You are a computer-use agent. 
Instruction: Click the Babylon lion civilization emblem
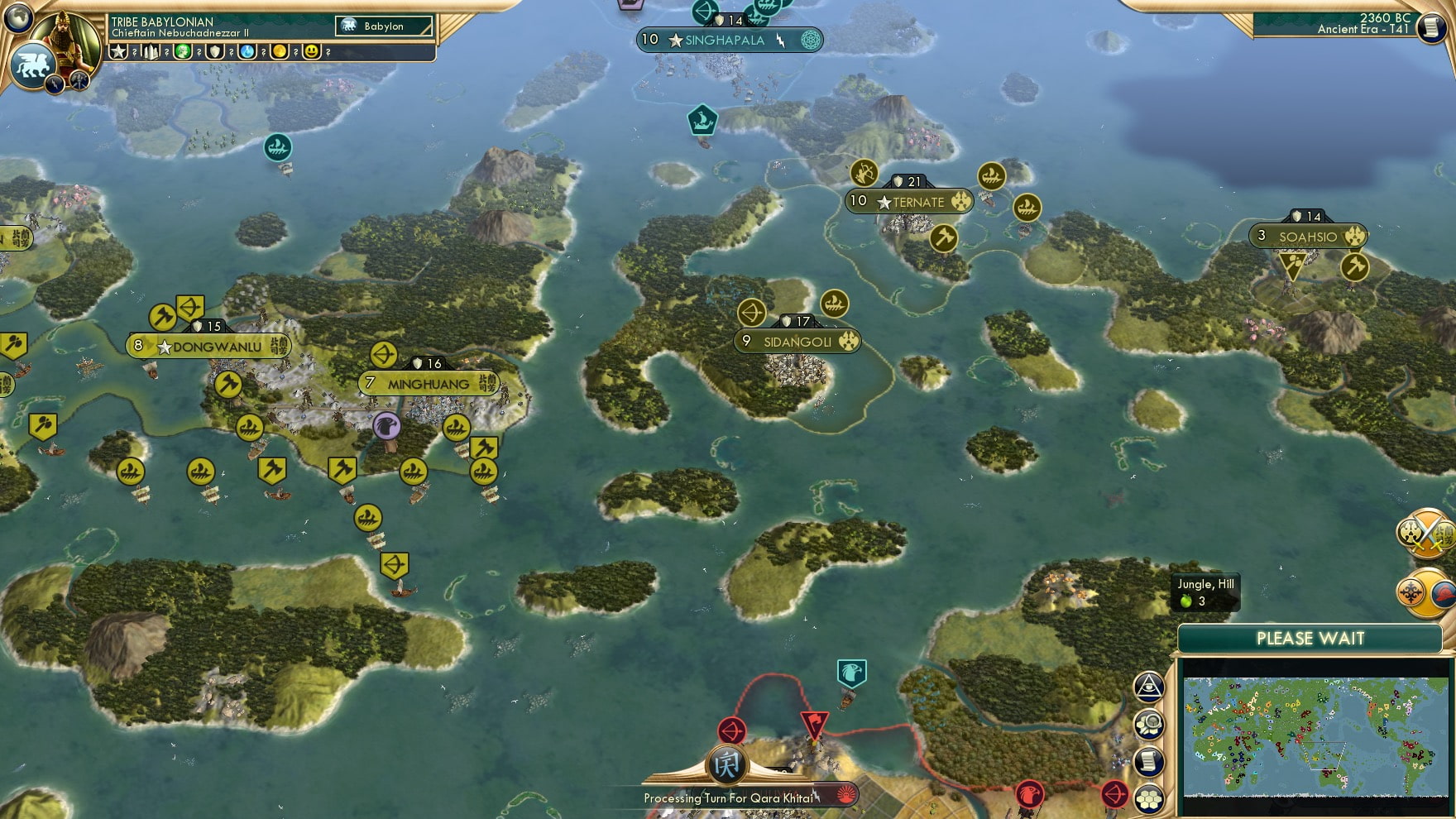click(31, 65)
